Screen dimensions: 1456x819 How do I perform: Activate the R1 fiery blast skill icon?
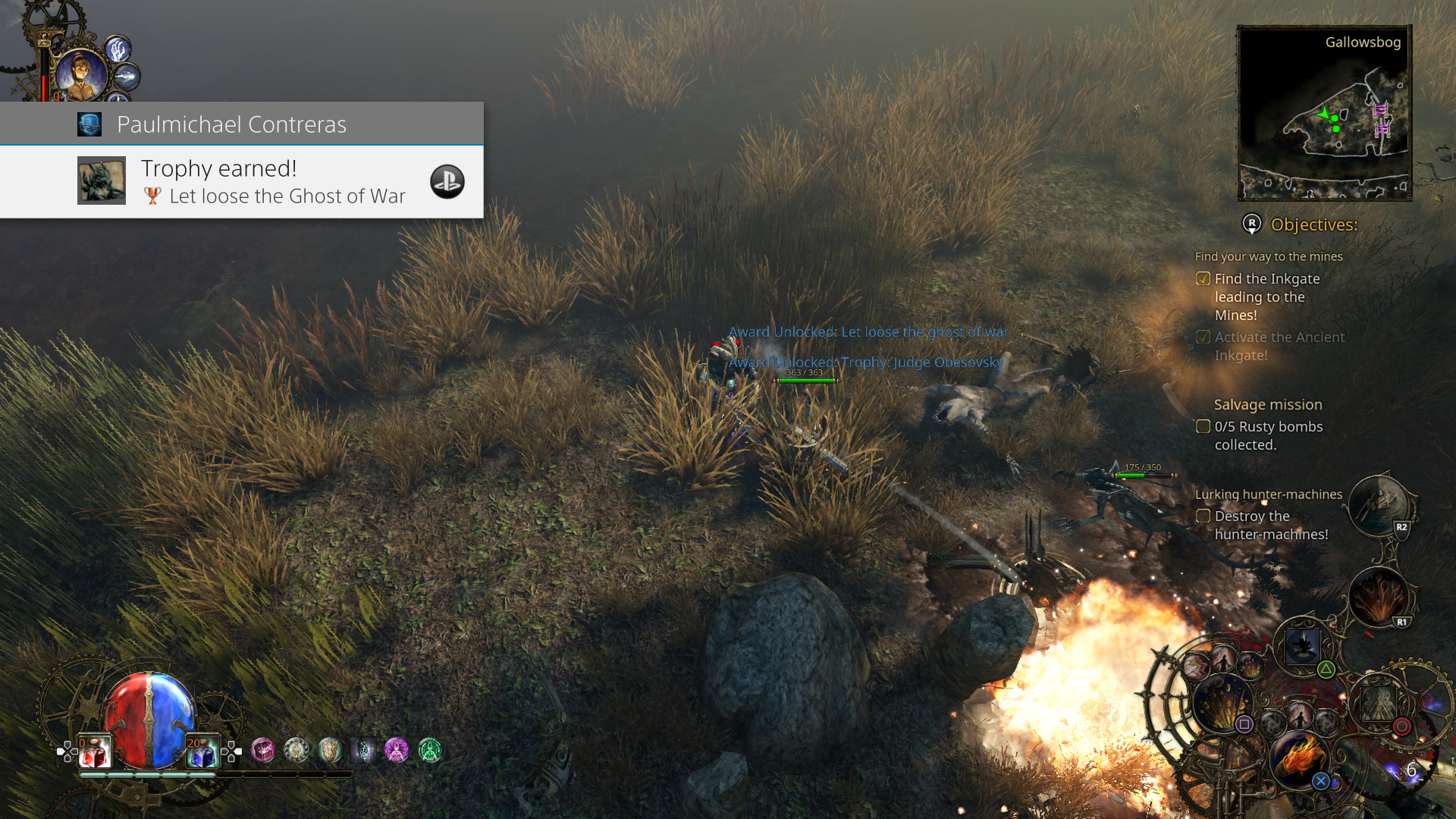click(x=1380, y=595)
